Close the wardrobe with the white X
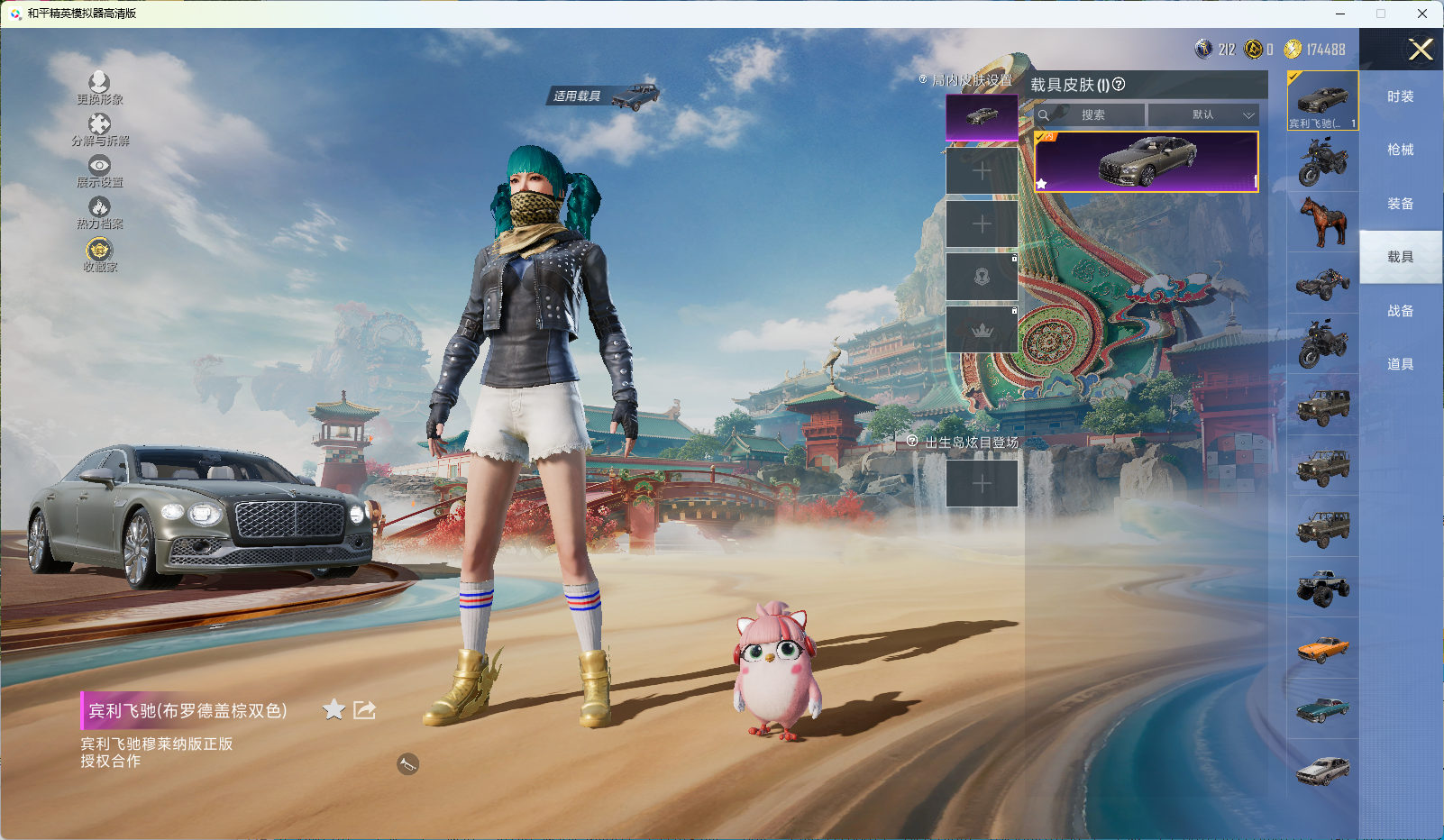This screenshot has width=1444, height=840. click(1421, 50)
